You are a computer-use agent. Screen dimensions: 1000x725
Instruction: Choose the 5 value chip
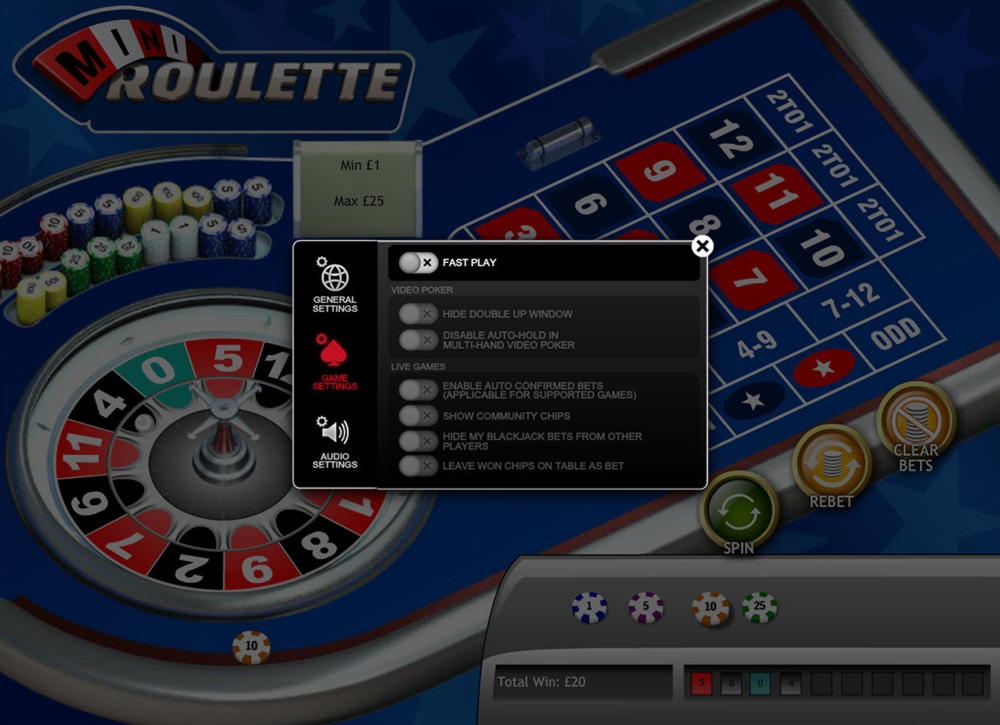(x=646, y=607)
